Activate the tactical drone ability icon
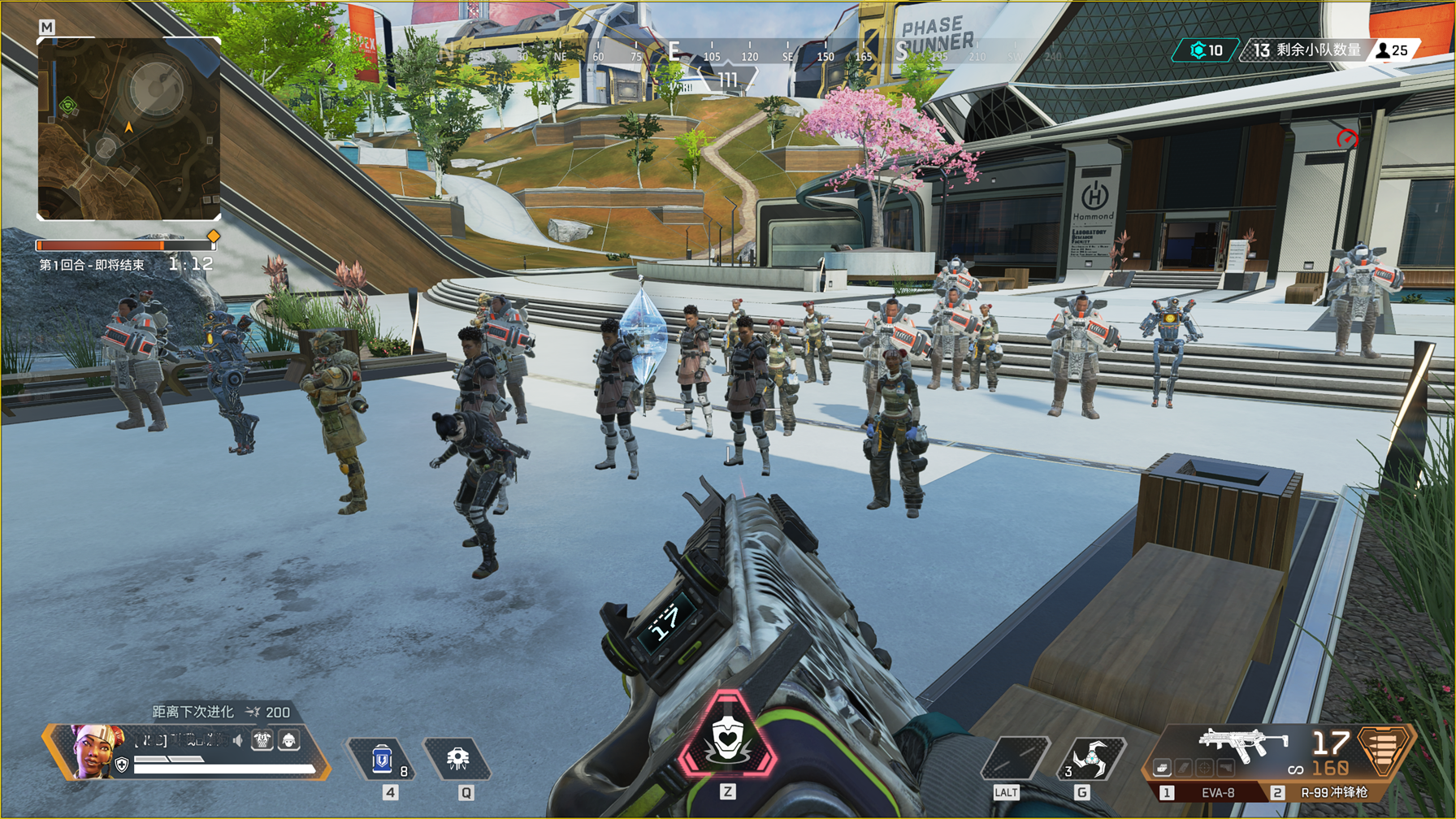Viewport: 1456px width, 819px height. point(457,759)
